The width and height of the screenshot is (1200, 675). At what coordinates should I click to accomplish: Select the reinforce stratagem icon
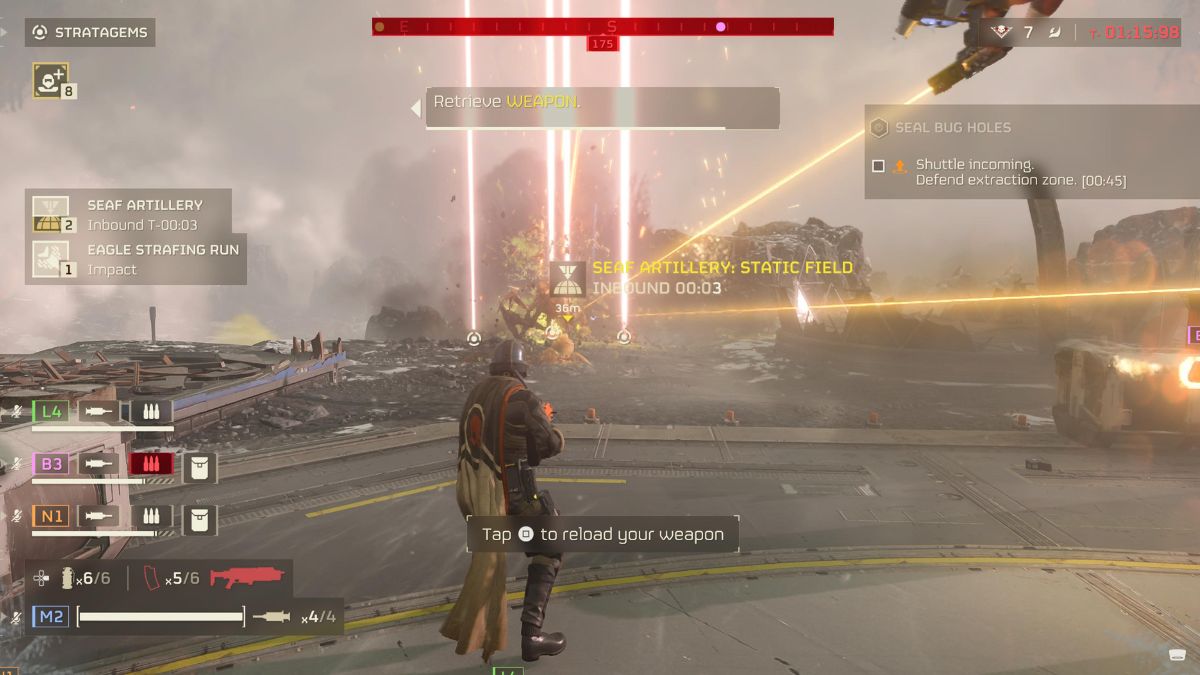(x=50, y=79)
